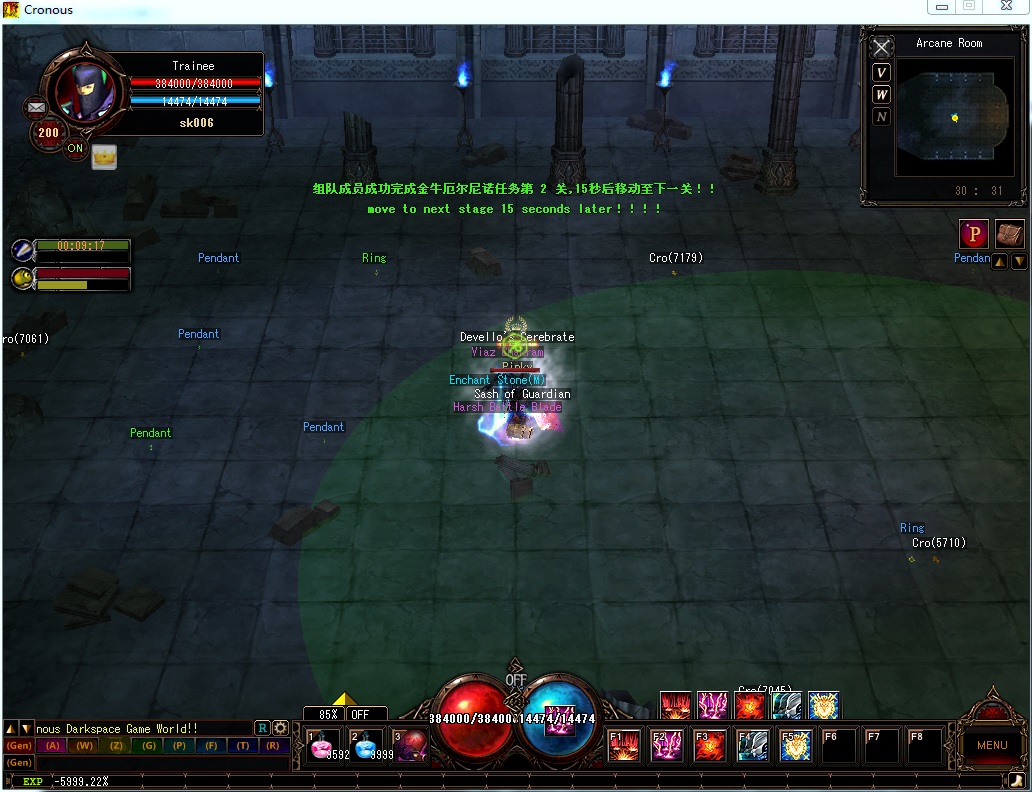Use the blue potion in slot 2
The height and width of the screenshot is (792, 1032).
point(368,746)
